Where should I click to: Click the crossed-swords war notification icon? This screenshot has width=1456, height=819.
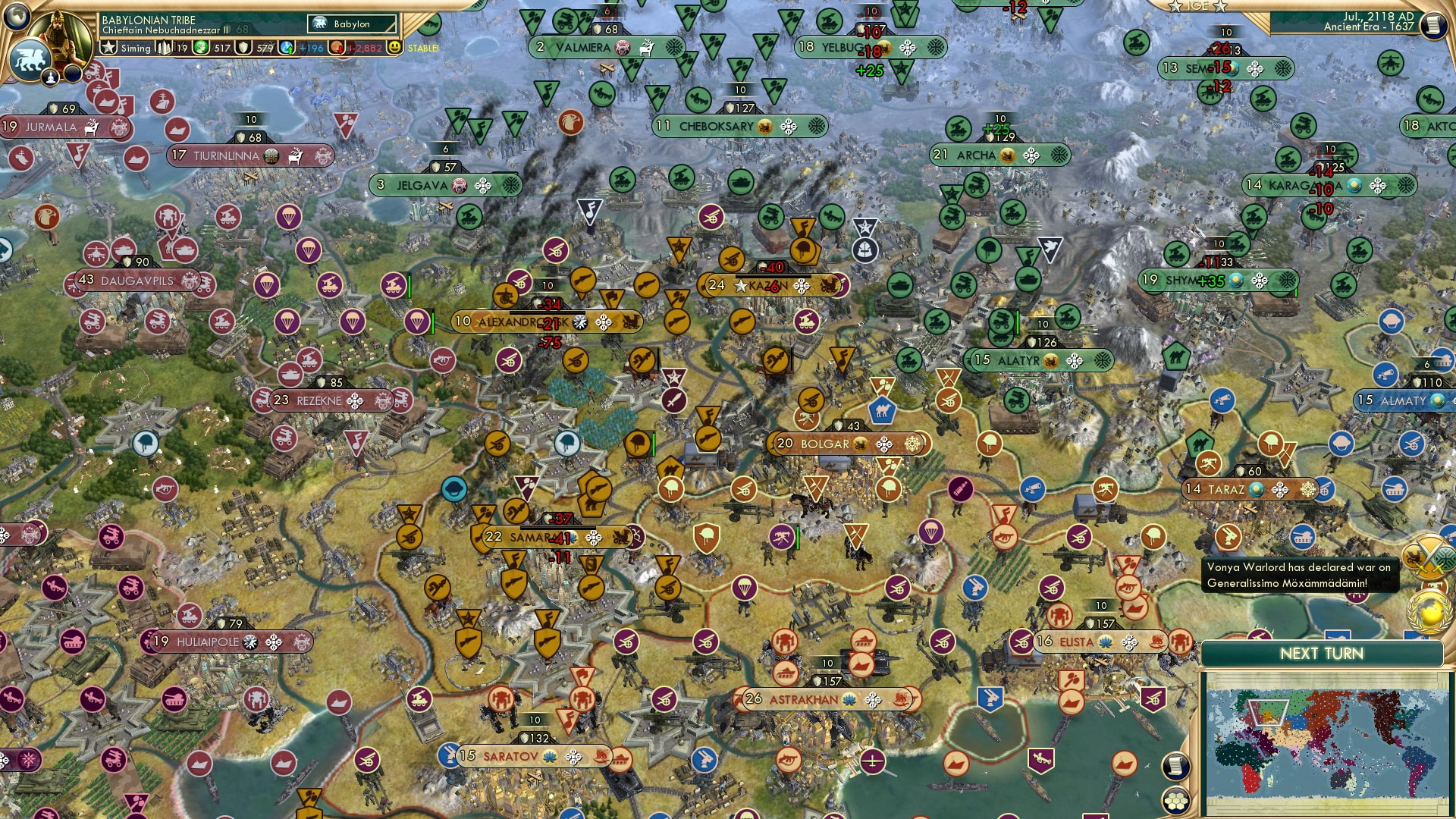coord(1427,559)
